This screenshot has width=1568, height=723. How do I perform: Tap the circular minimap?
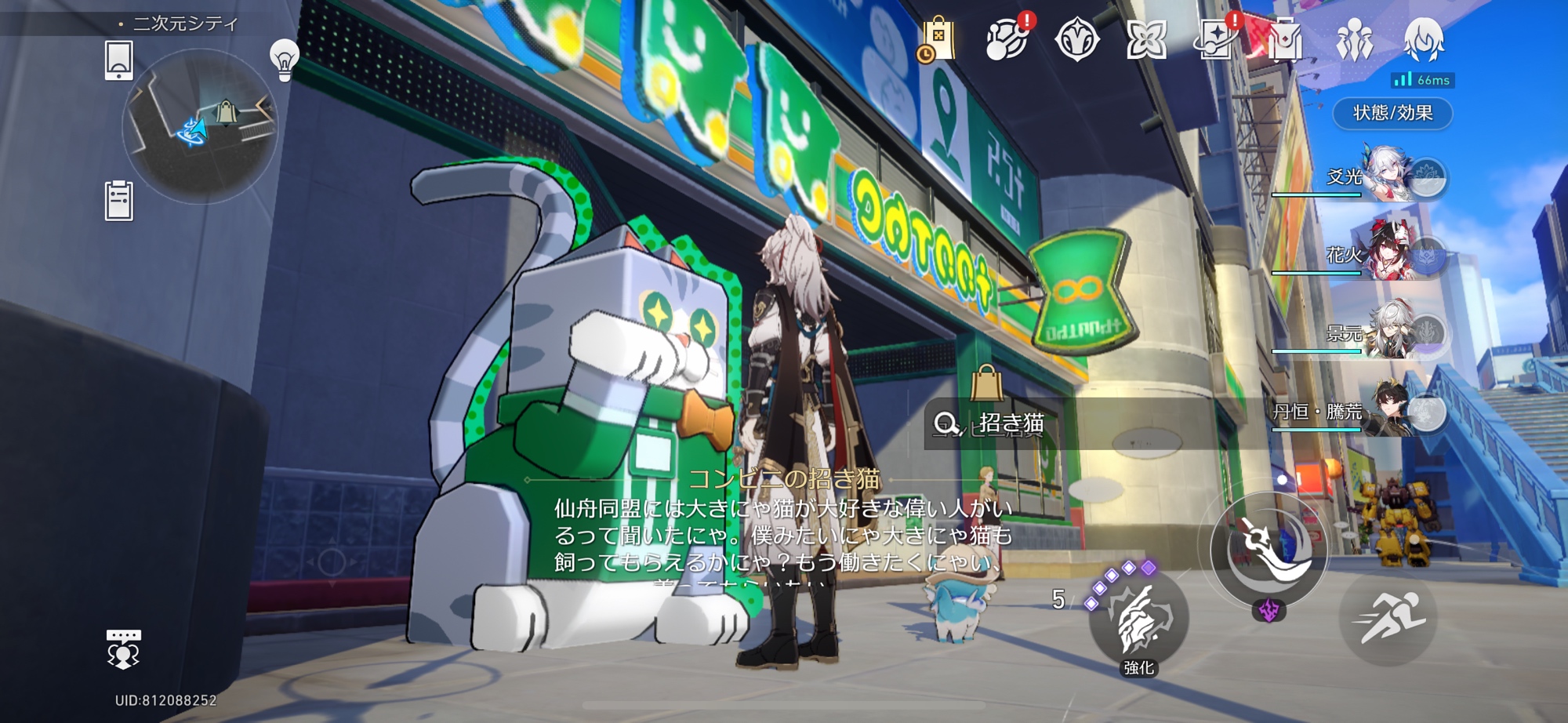[200, 125]
